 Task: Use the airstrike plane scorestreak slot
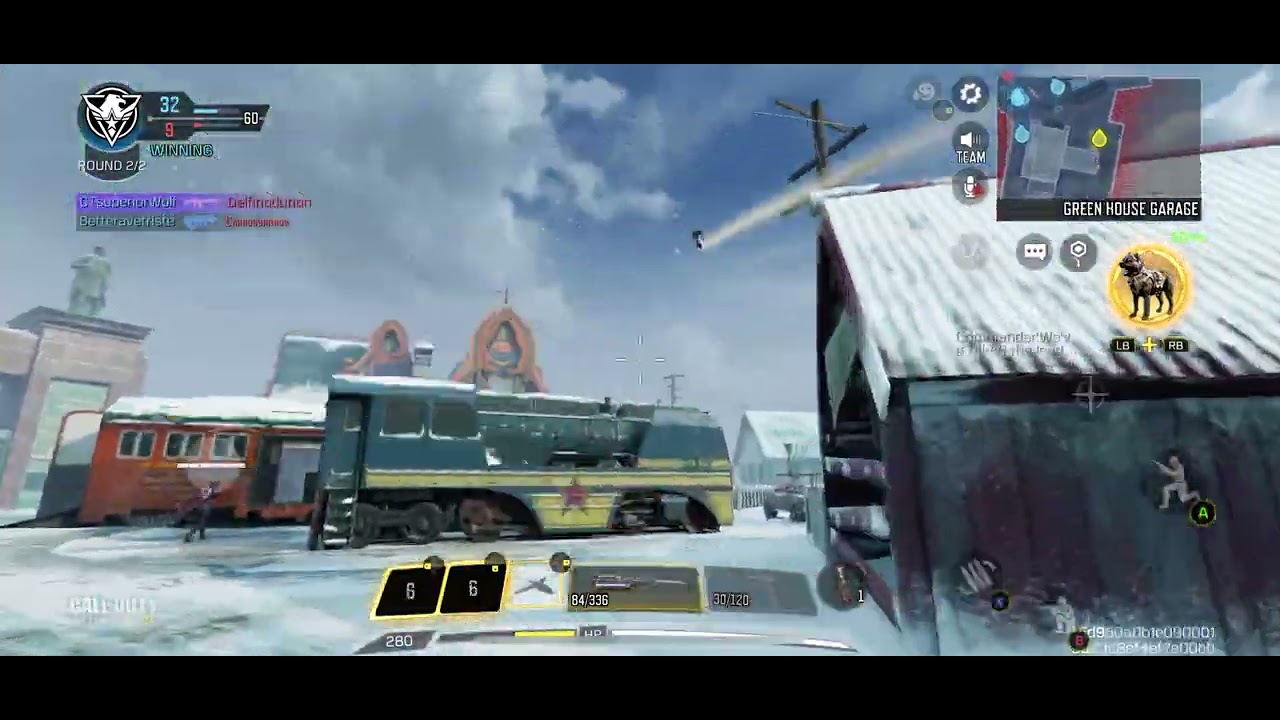[x=536, y=587]
